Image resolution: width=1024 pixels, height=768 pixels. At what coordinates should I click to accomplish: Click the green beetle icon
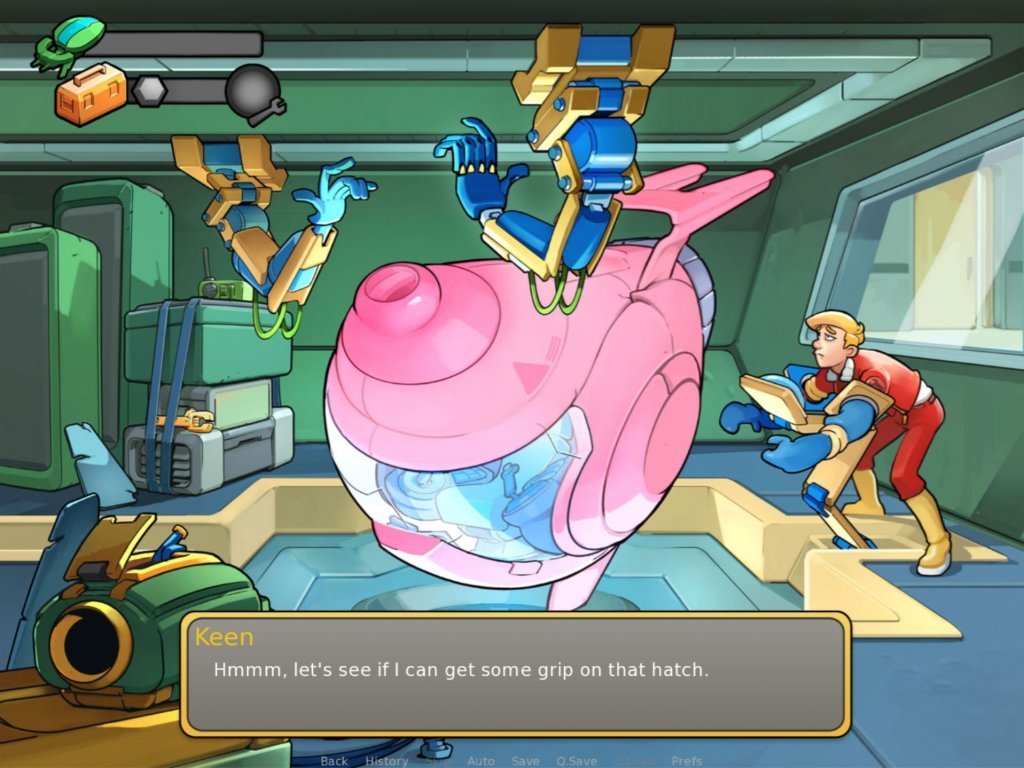[x=68, y=42]
